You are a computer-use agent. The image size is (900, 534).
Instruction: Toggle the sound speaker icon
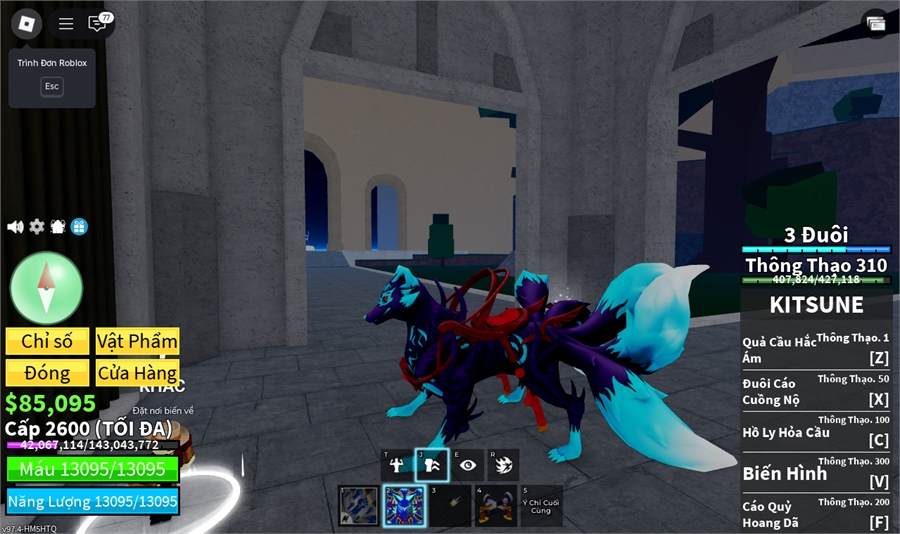tap(15, 227)
